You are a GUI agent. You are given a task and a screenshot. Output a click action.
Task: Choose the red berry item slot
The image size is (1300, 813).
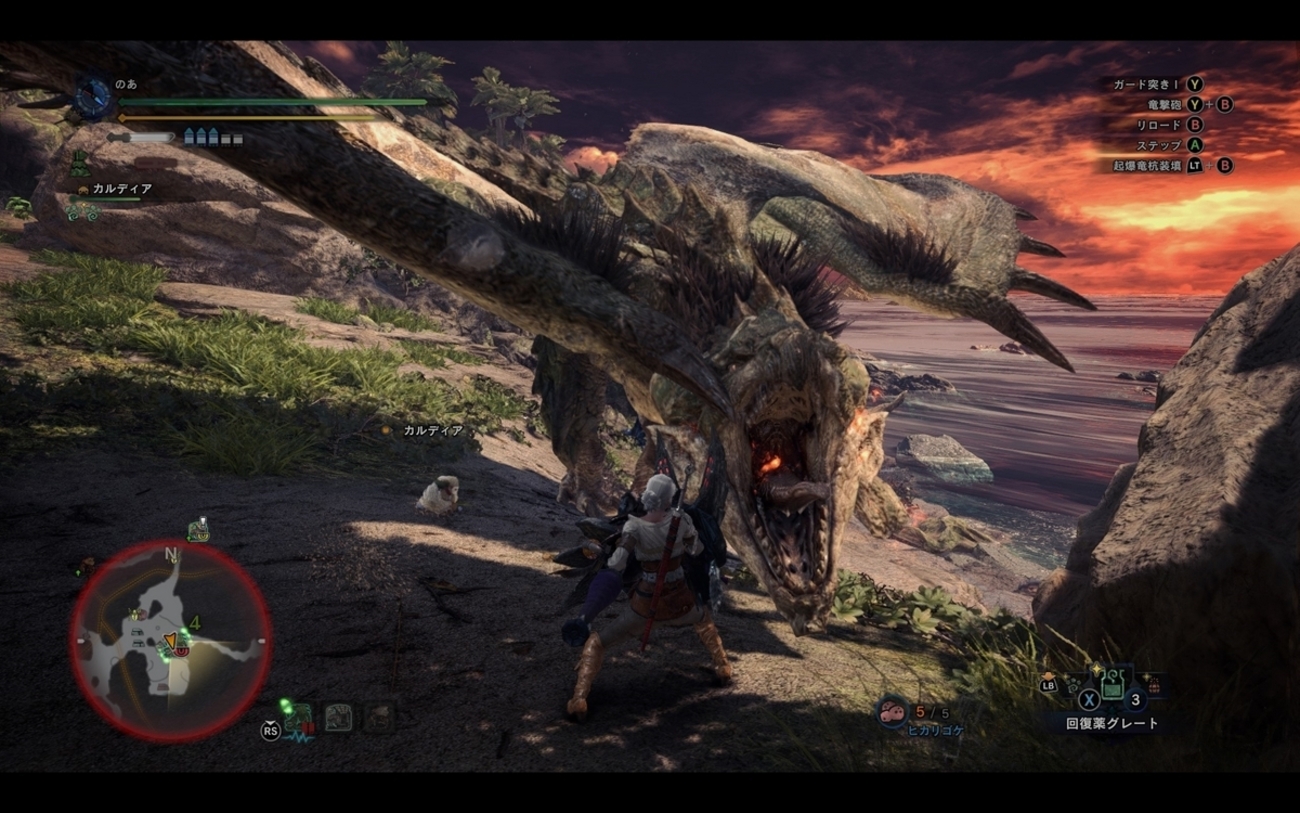[x=1154, y=686]
